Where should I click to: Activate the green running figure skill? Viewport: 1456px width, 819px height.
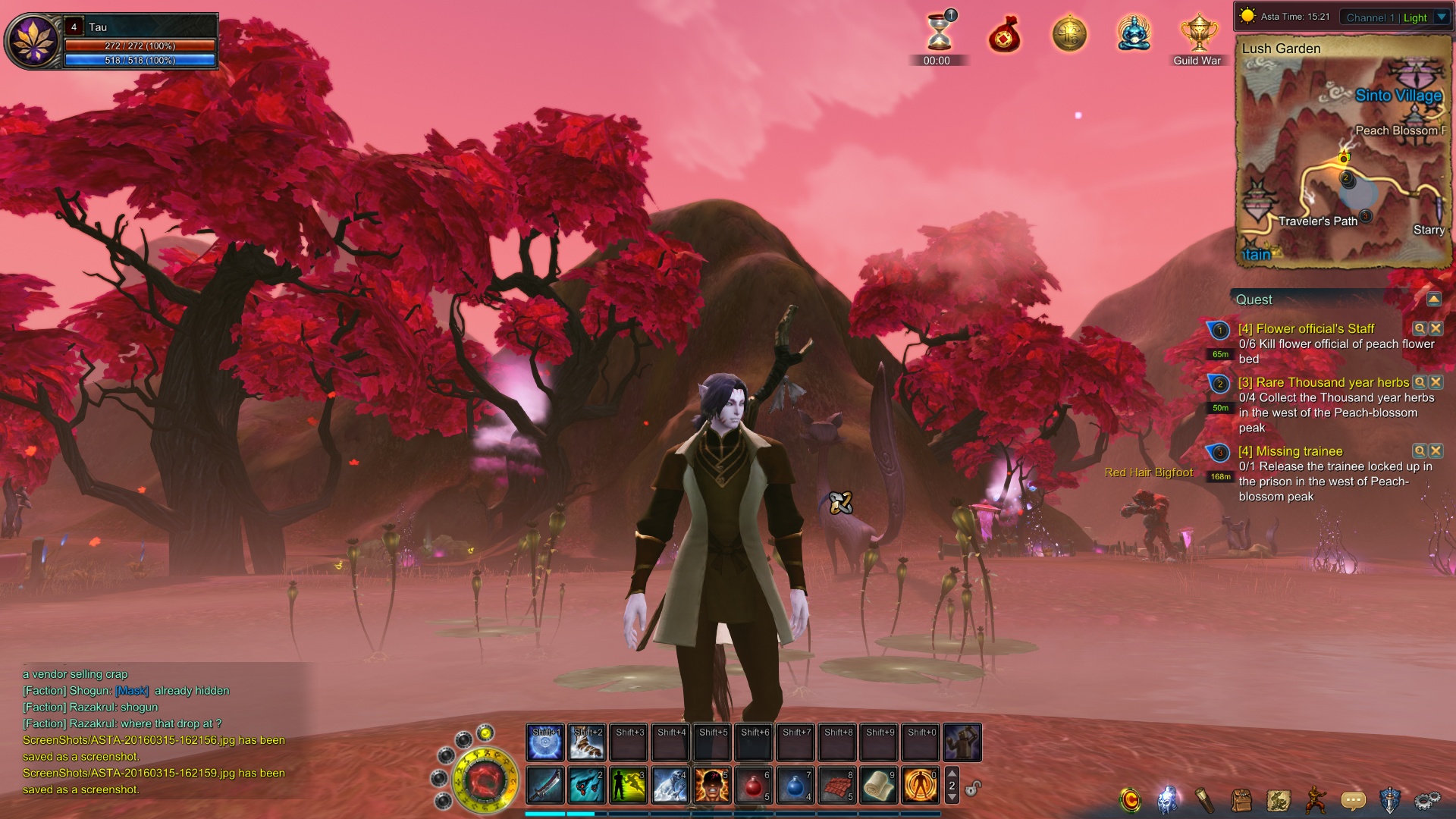click(629, 785)
